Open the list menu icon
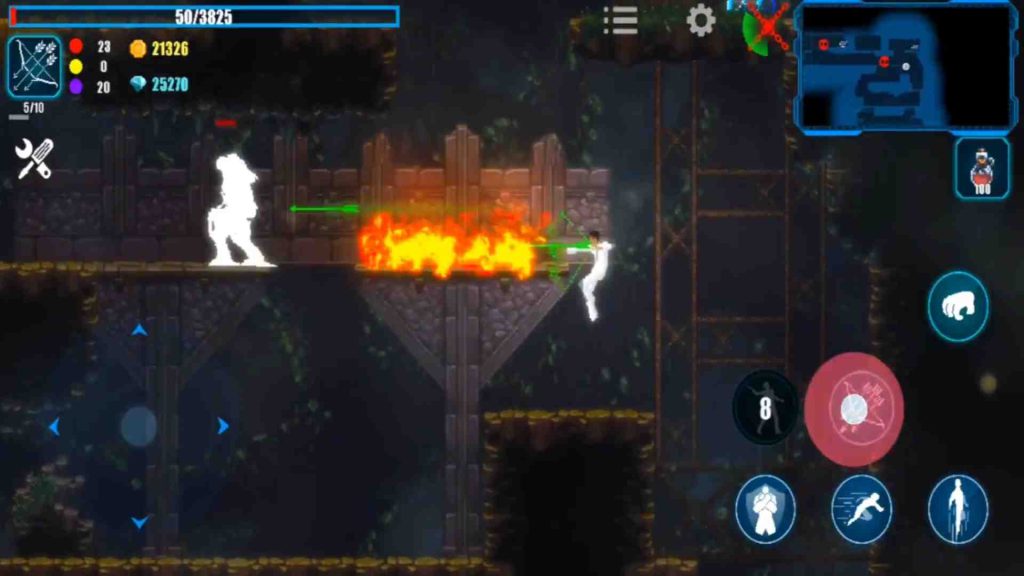 621,20
